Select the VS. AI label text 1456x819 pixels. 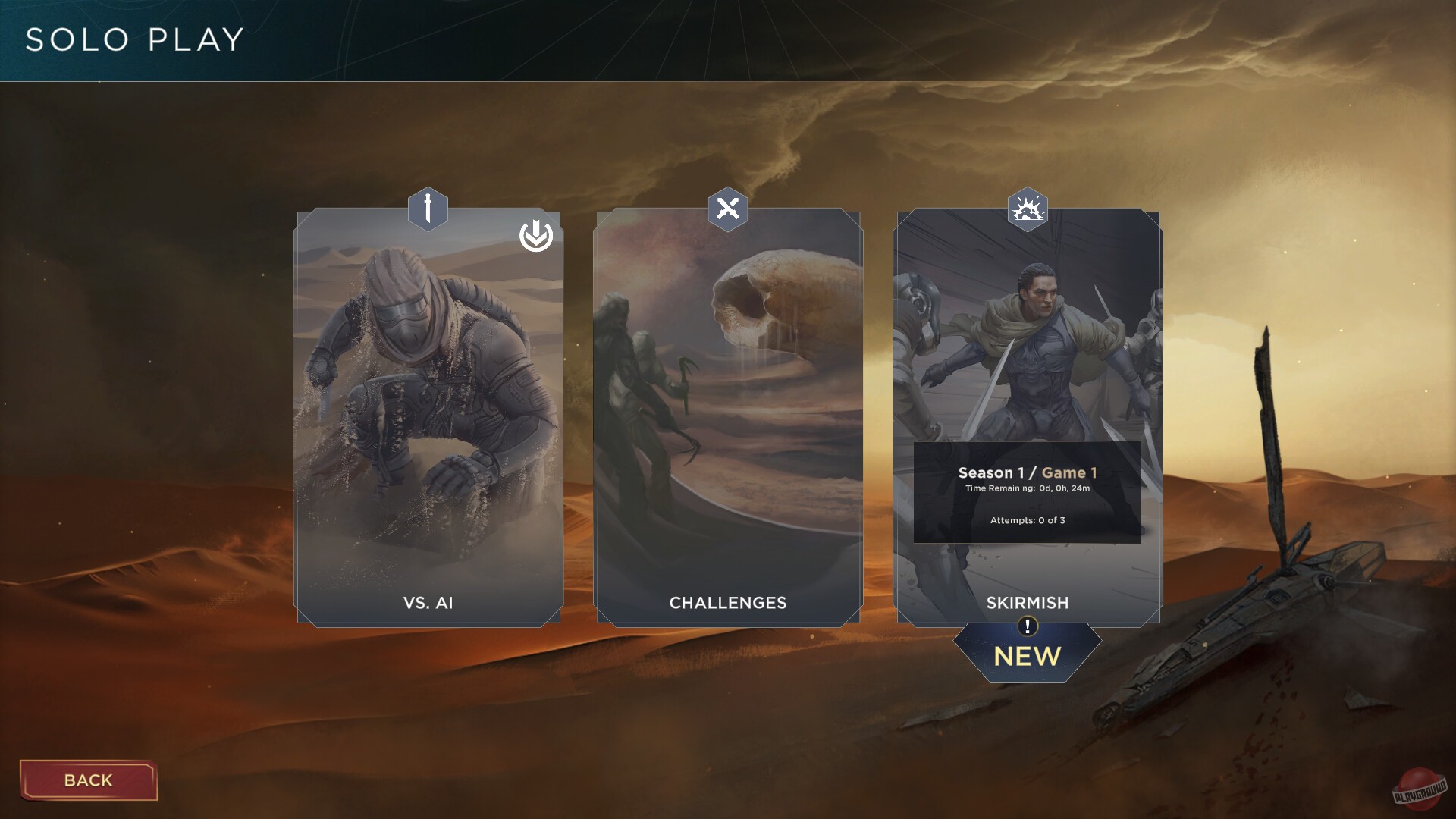427,603
